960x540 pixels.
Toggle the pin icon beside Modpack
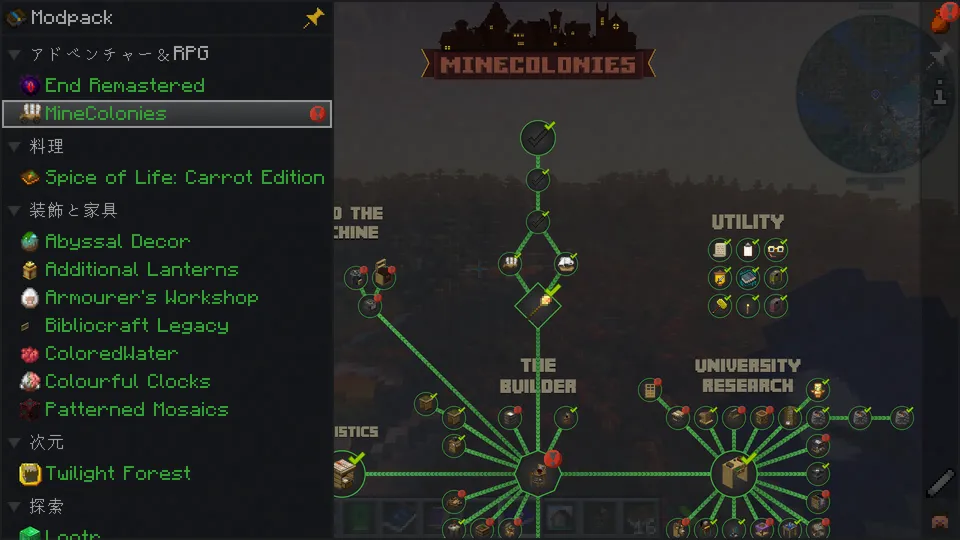coord(314,18)
